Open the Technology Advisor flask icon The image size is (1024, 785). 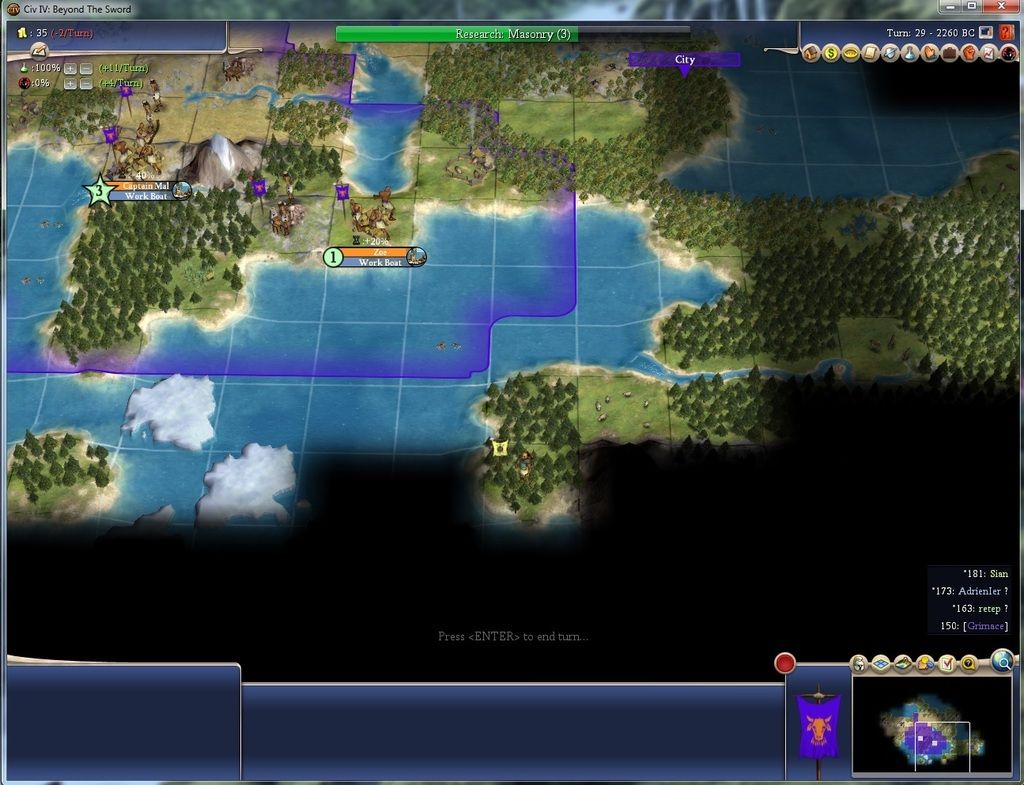click(909, 53)
